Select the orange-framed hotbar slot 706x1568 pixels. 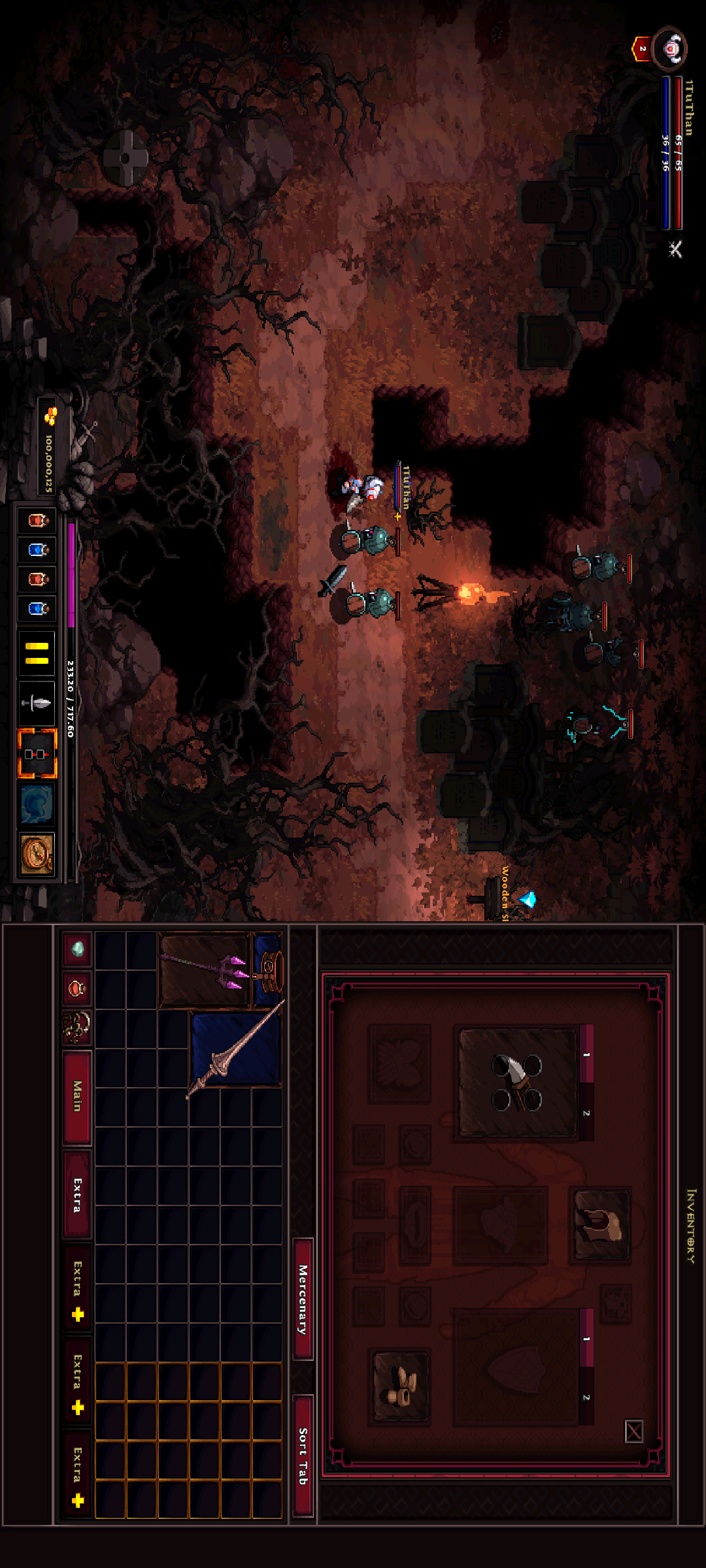[37, 754]
